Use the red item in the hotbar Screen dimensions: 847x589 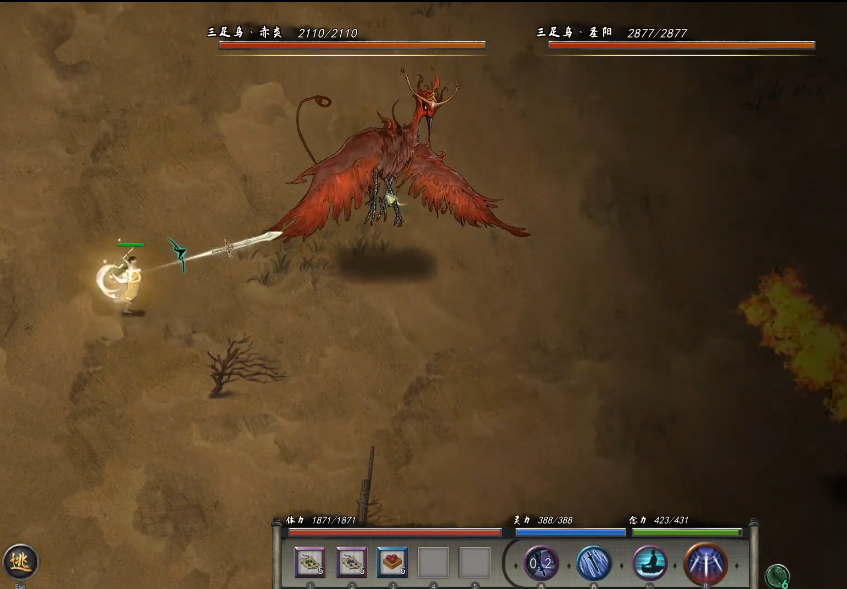tap(392, 562)
